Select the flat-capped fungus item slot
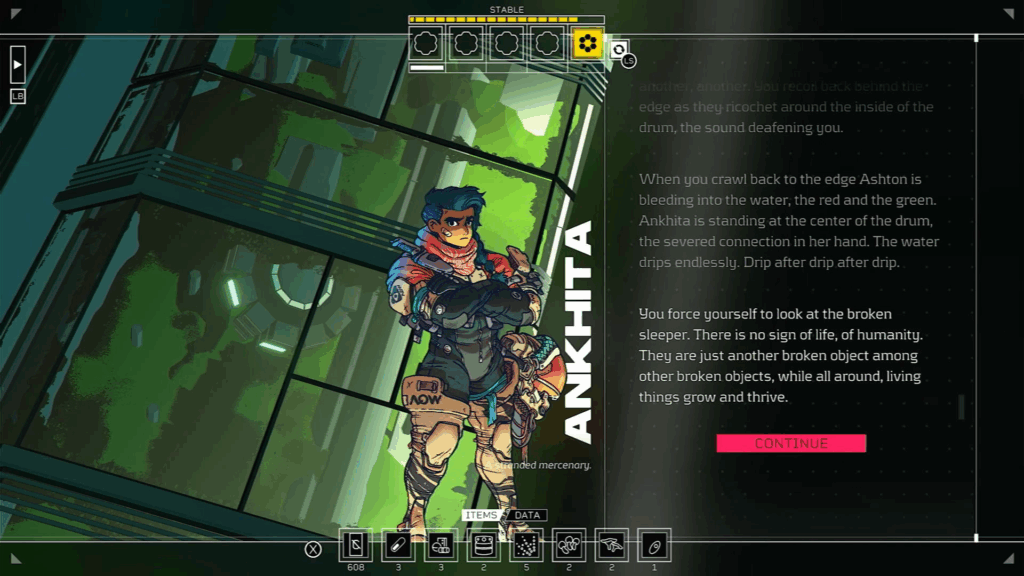Screen dimensions: 1024x576 click(x=612, y=546)
